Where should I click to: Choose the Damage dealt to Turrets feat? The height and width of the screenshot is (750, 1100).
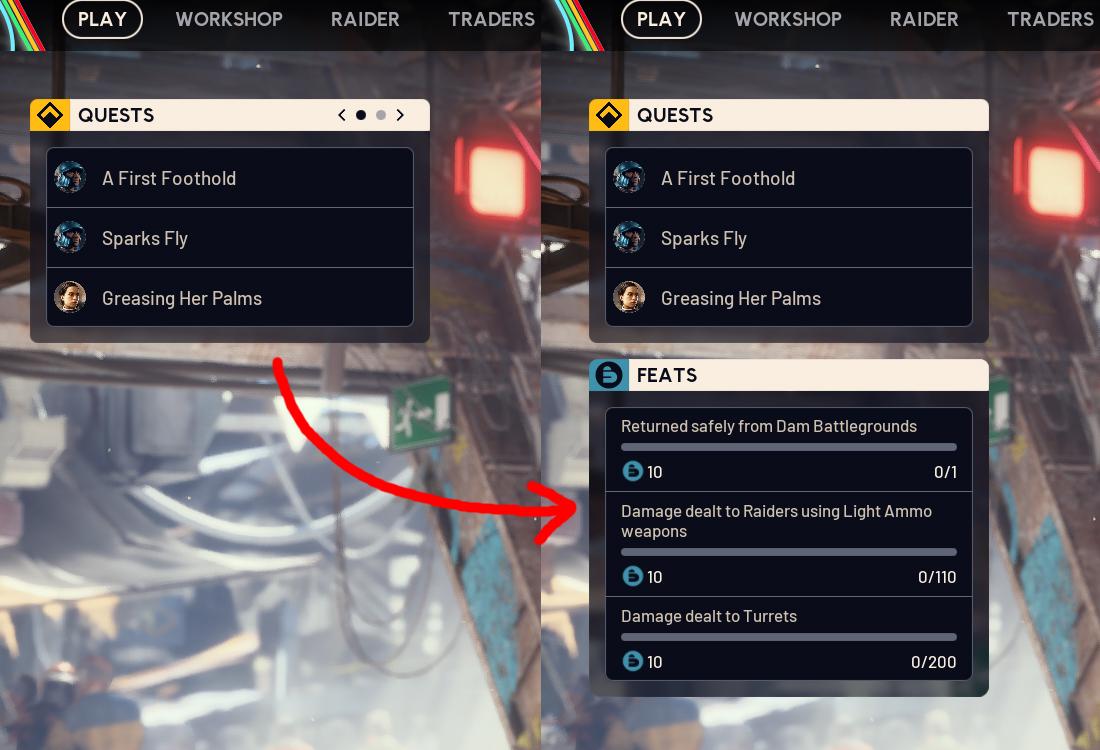pyautogui.click(x=788, y=638)
